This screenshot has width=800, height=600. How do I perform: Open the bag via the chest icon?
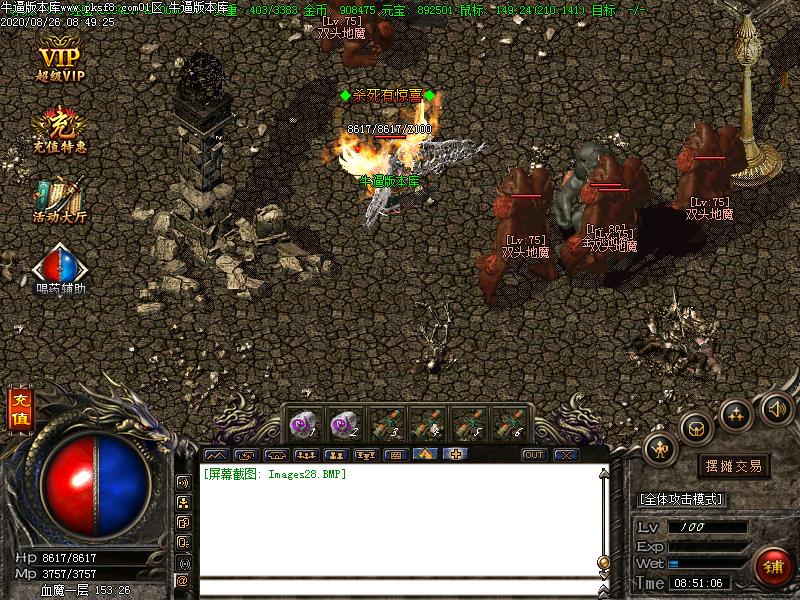[x=696, y=429]
